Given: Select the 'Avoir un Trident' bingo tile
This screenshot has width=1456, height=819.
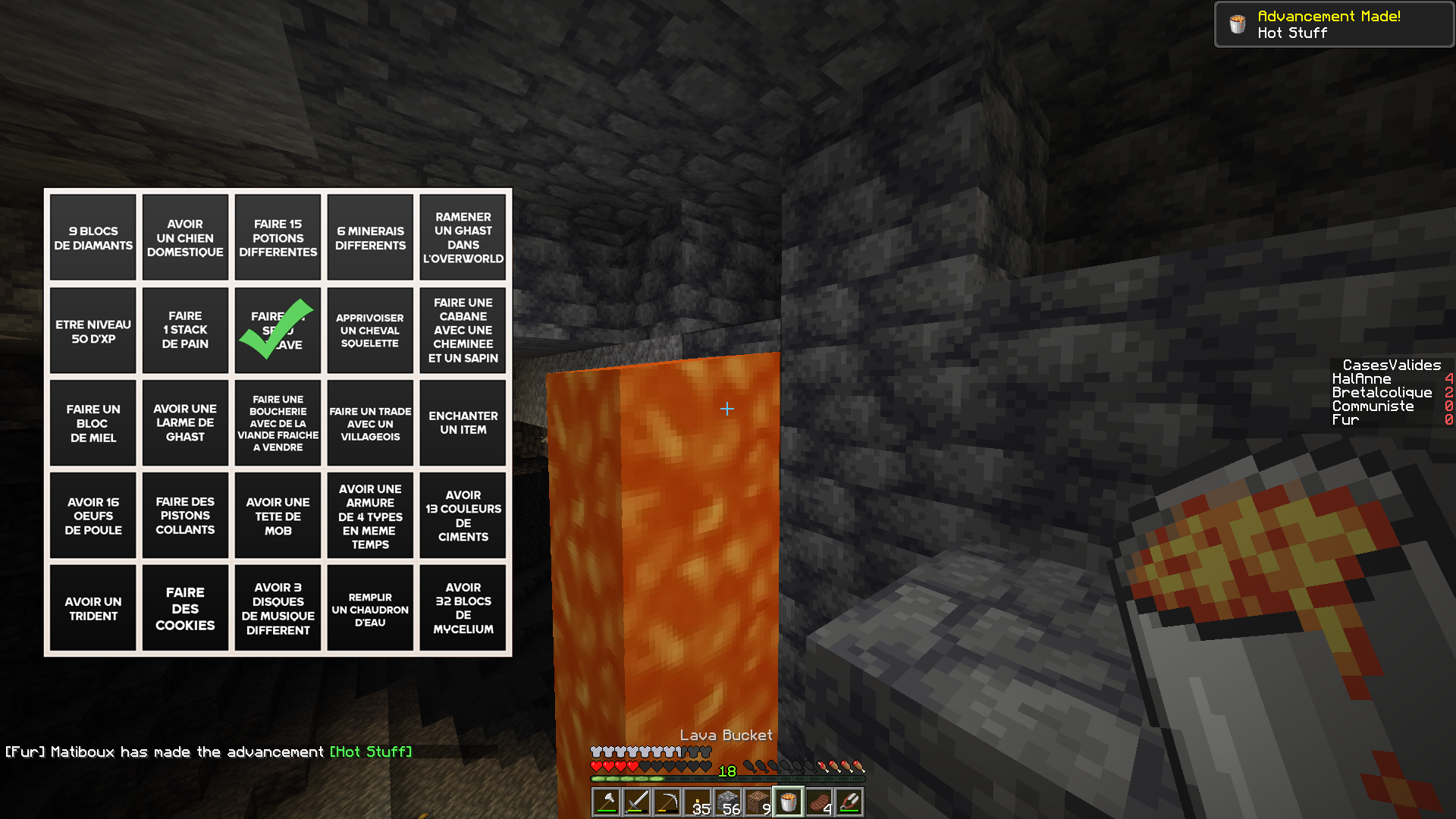Looking at the screenshot, I should pyautogui.click(x=93, y=608).
